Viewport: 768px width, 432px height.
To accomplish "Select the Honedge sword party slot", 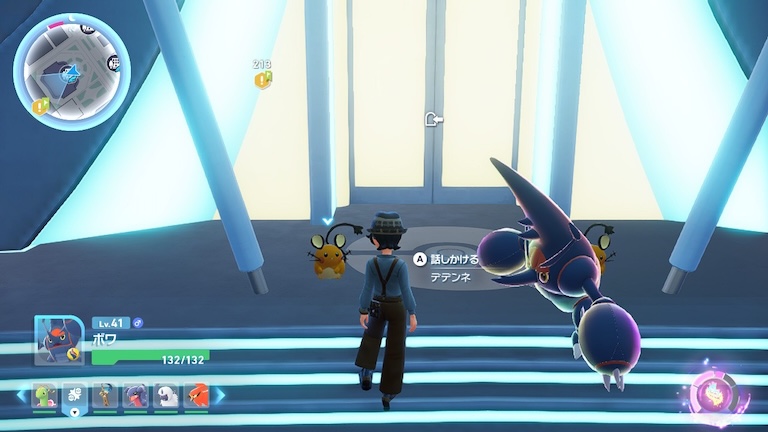I will point(104,396).
